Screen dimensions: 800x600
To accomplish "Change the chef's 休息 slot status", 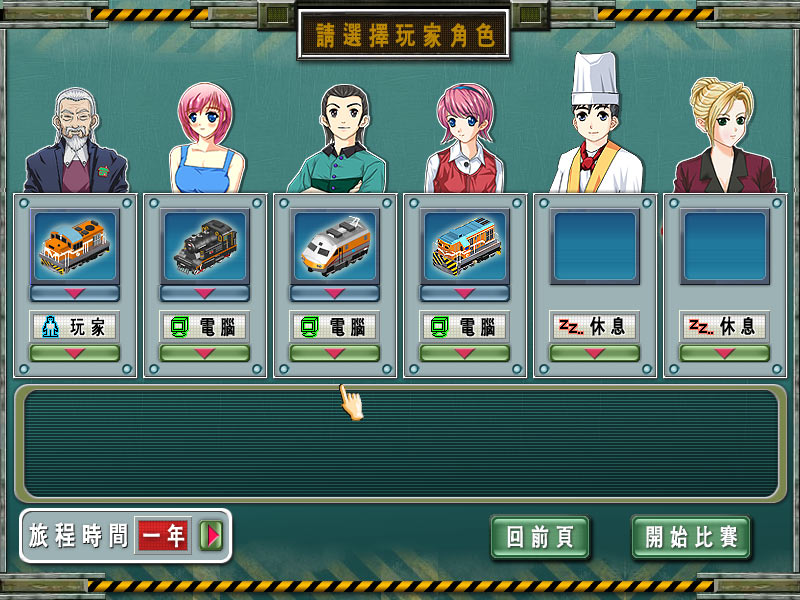I will coord(595,353).
